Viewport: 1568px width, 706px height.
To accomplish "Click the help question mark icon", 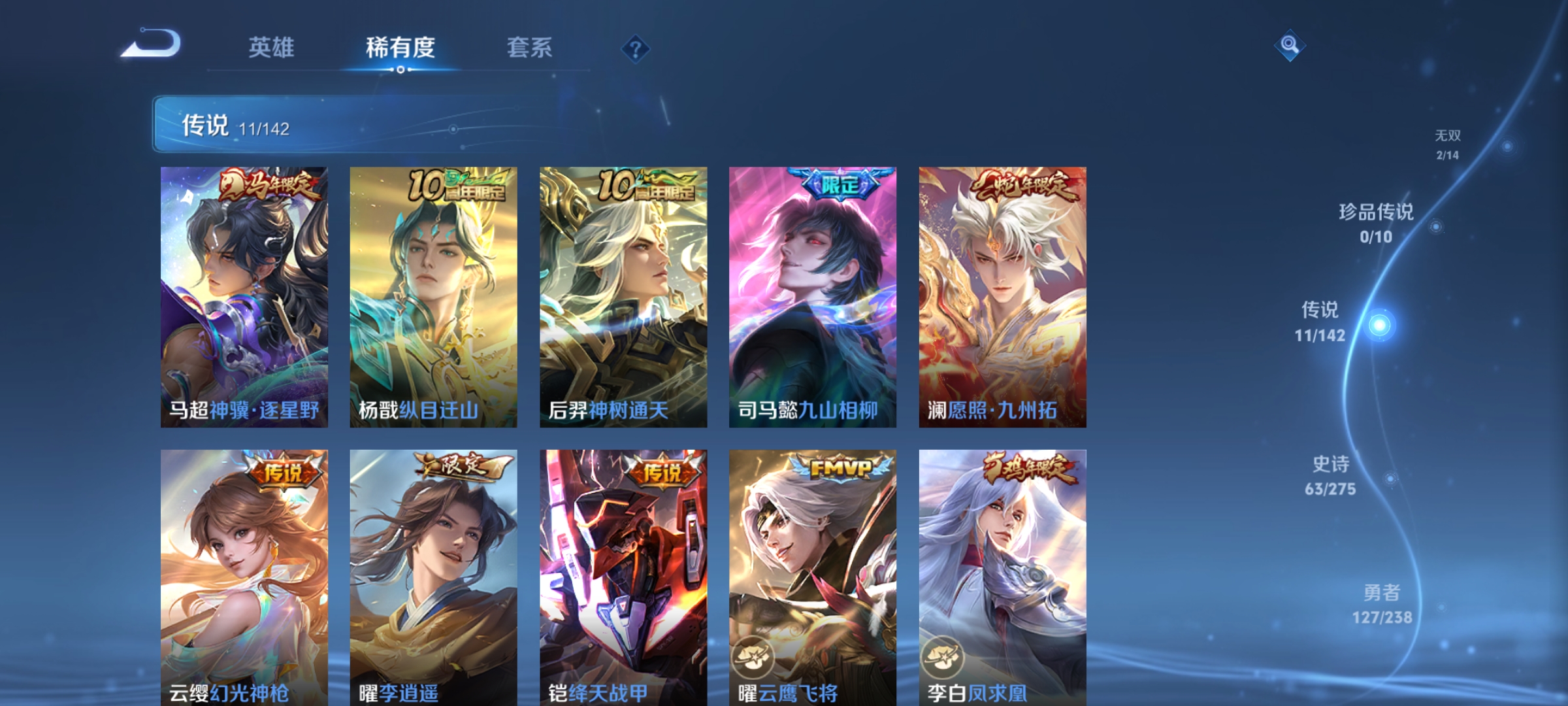I will (x=636, y=49).
